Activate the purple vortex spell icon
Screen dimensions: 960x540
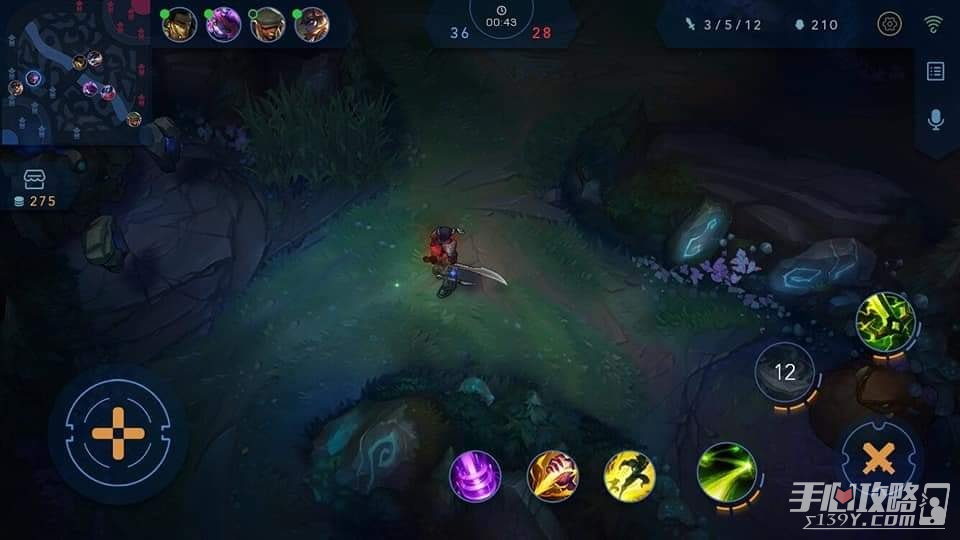click(475, 476)
